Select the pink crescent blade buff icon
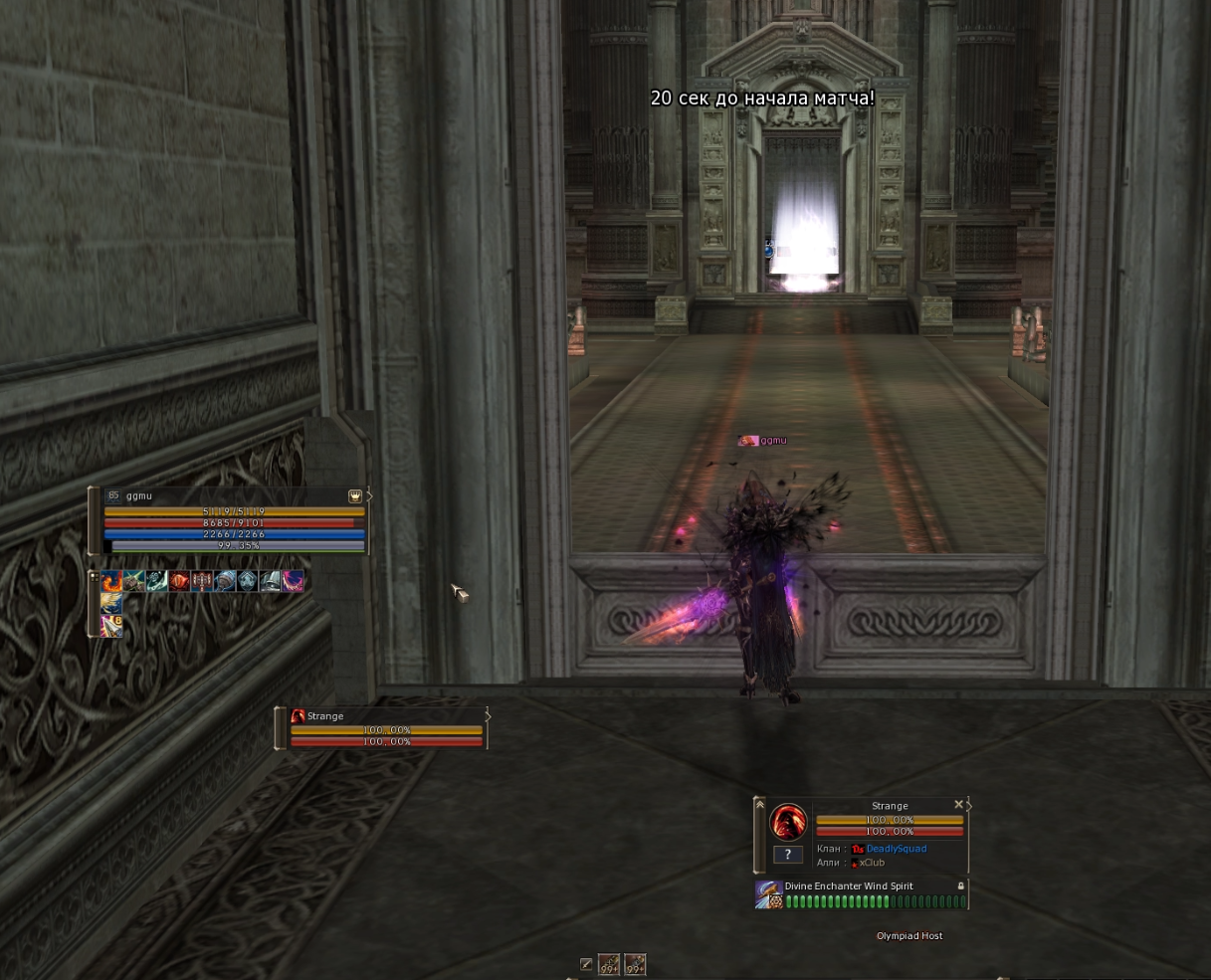The image size is (1211, 980). 293,581
